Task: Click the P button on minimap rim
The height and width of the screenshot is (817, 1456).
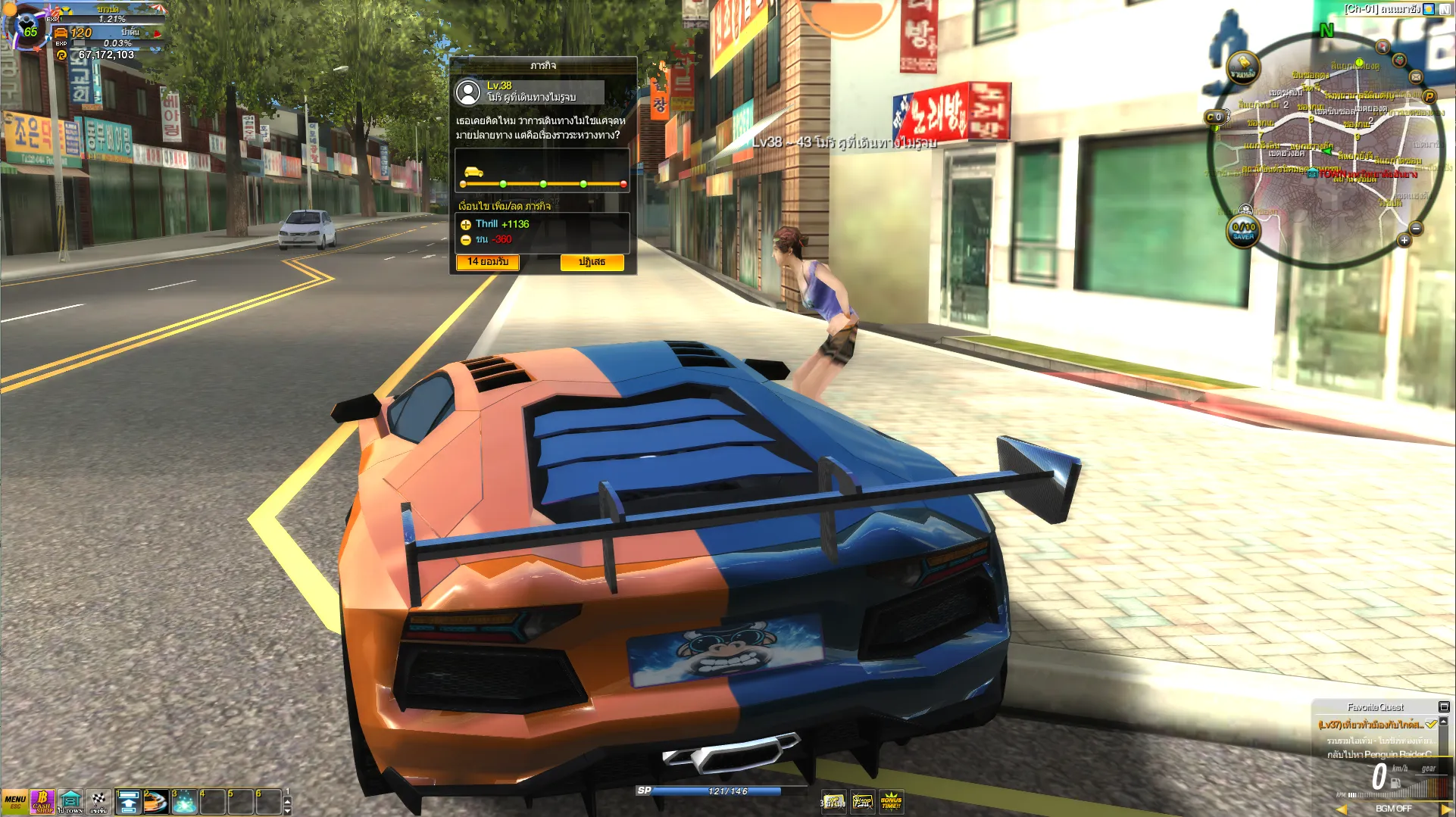Action: [x=1429, y=96]
